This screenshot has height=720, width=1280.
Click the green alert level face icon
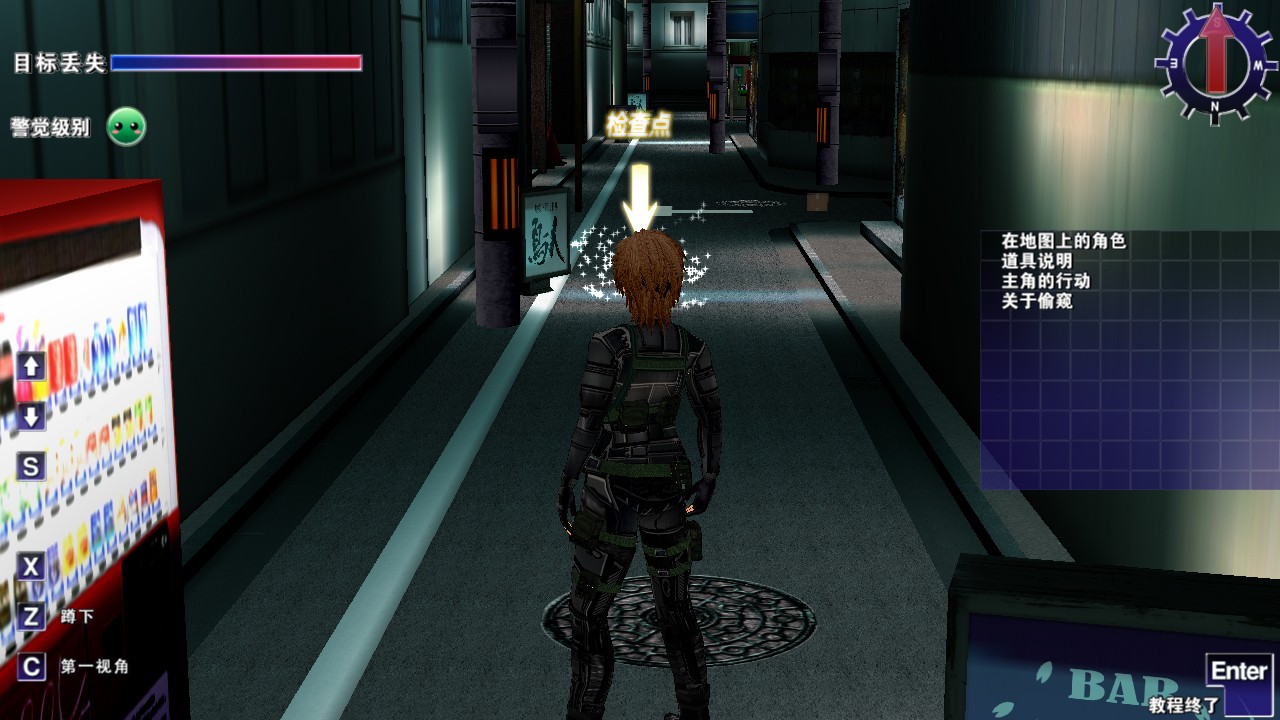pyautogui.click(x=127, y=127)
